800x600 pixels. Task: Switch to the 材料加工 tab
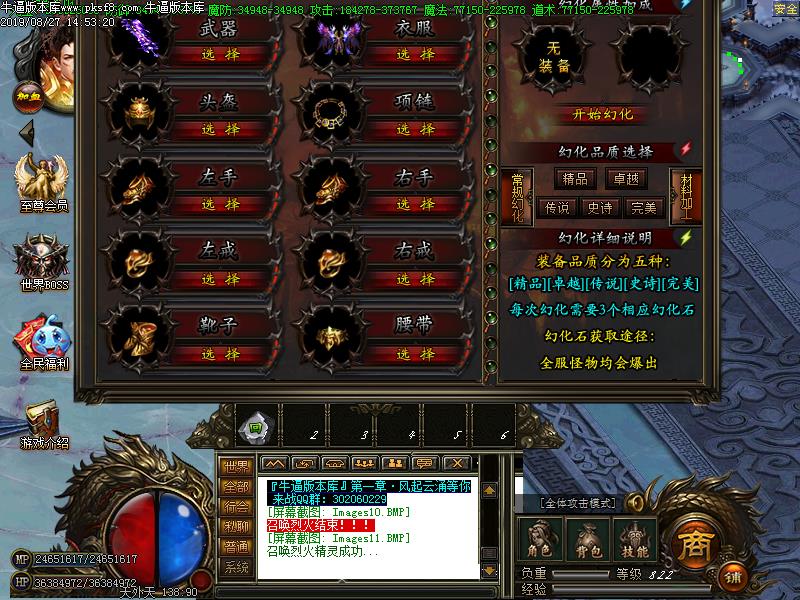point(686,195)
